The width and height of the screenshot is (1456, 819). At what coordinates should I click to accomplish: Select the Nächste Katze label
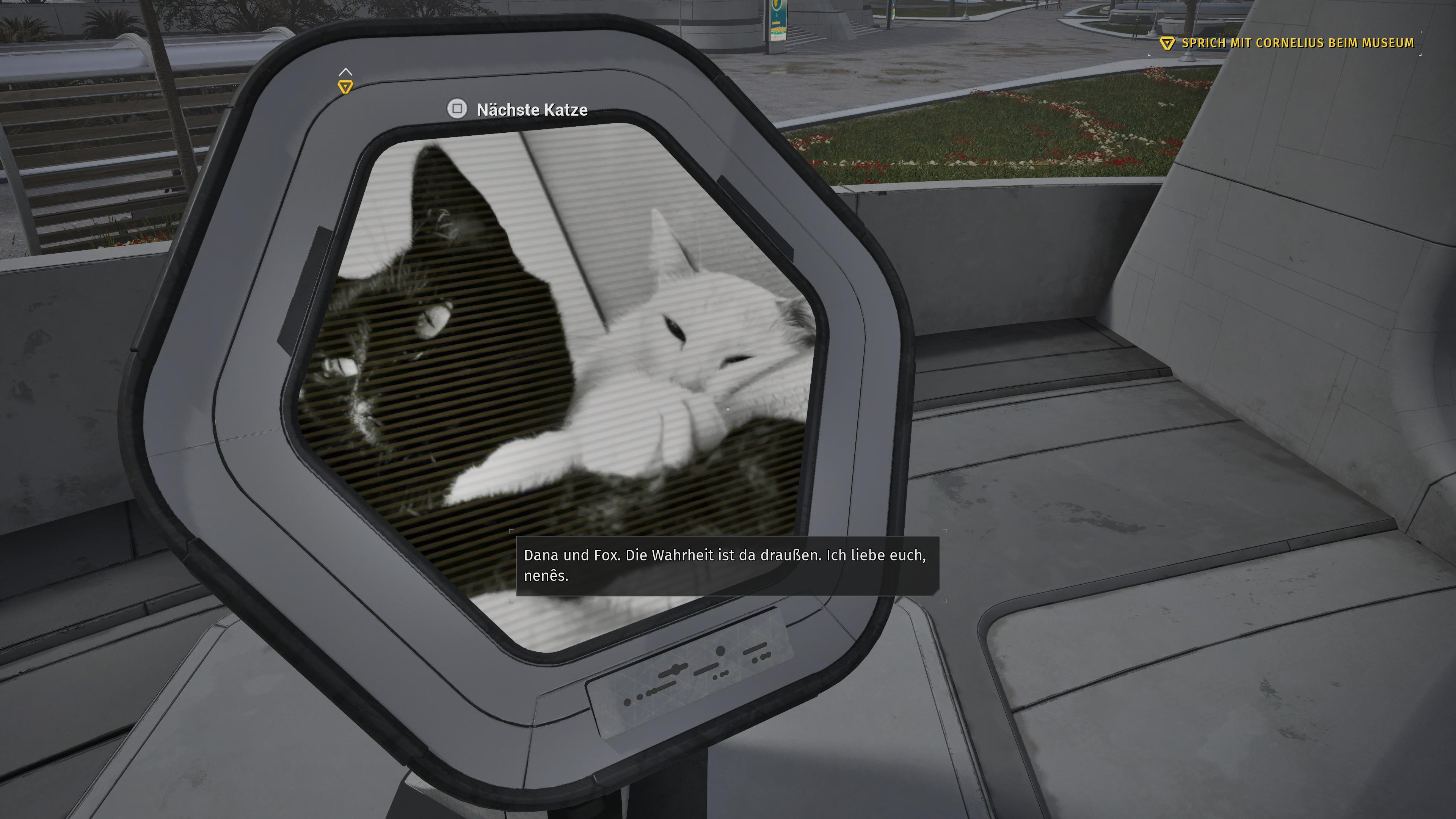(x=531, y=110)
